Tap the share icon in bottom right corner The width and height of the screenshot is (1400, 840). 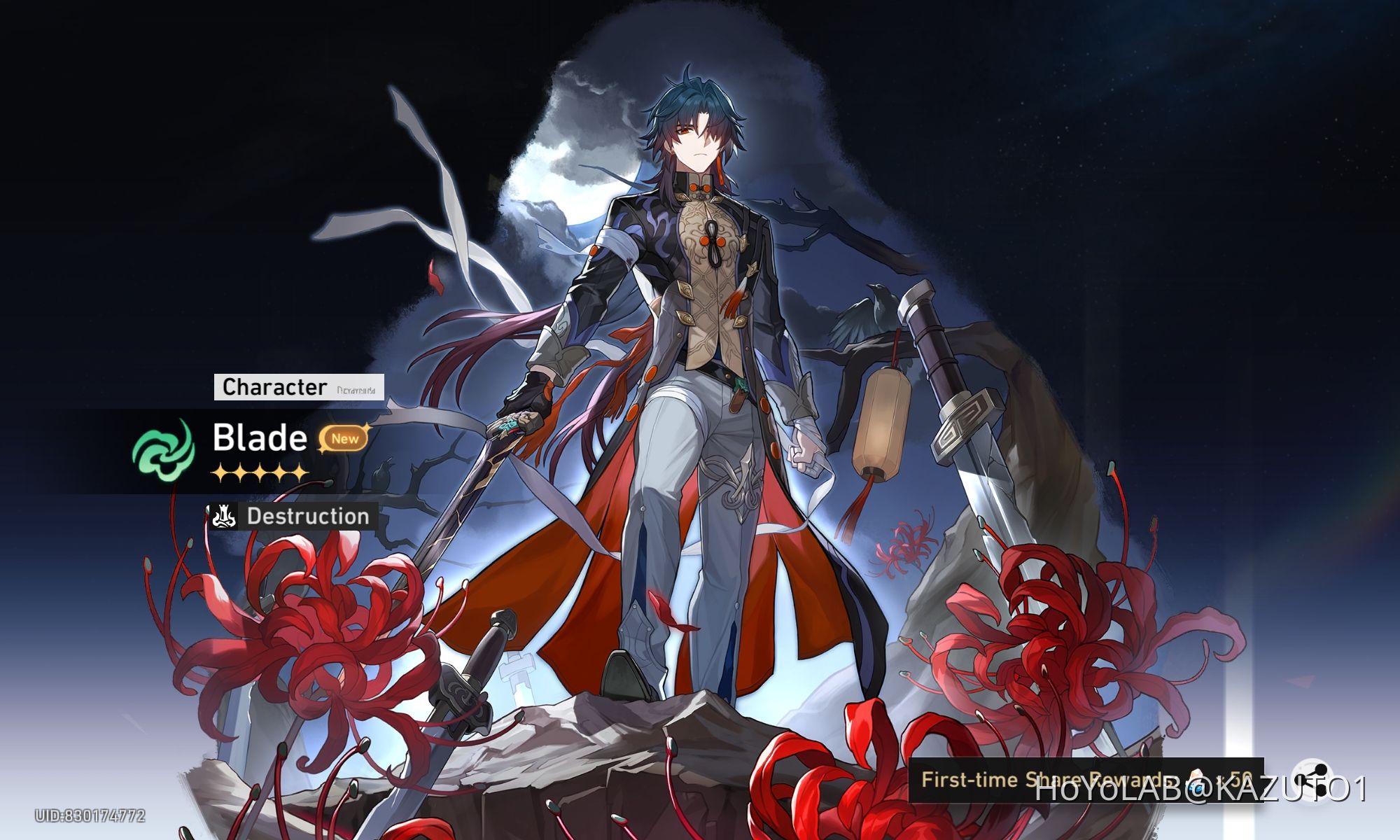(1313, 778)
